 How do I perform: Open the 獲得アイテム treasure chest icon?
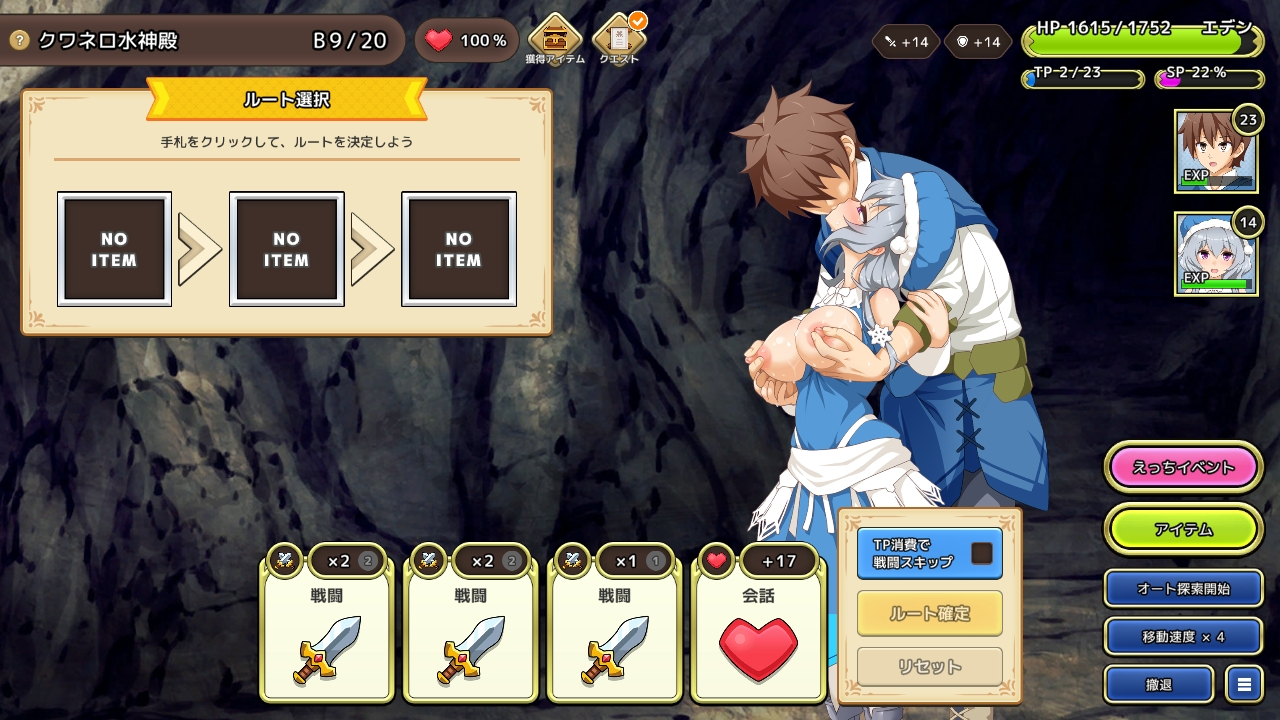point(554,38)
